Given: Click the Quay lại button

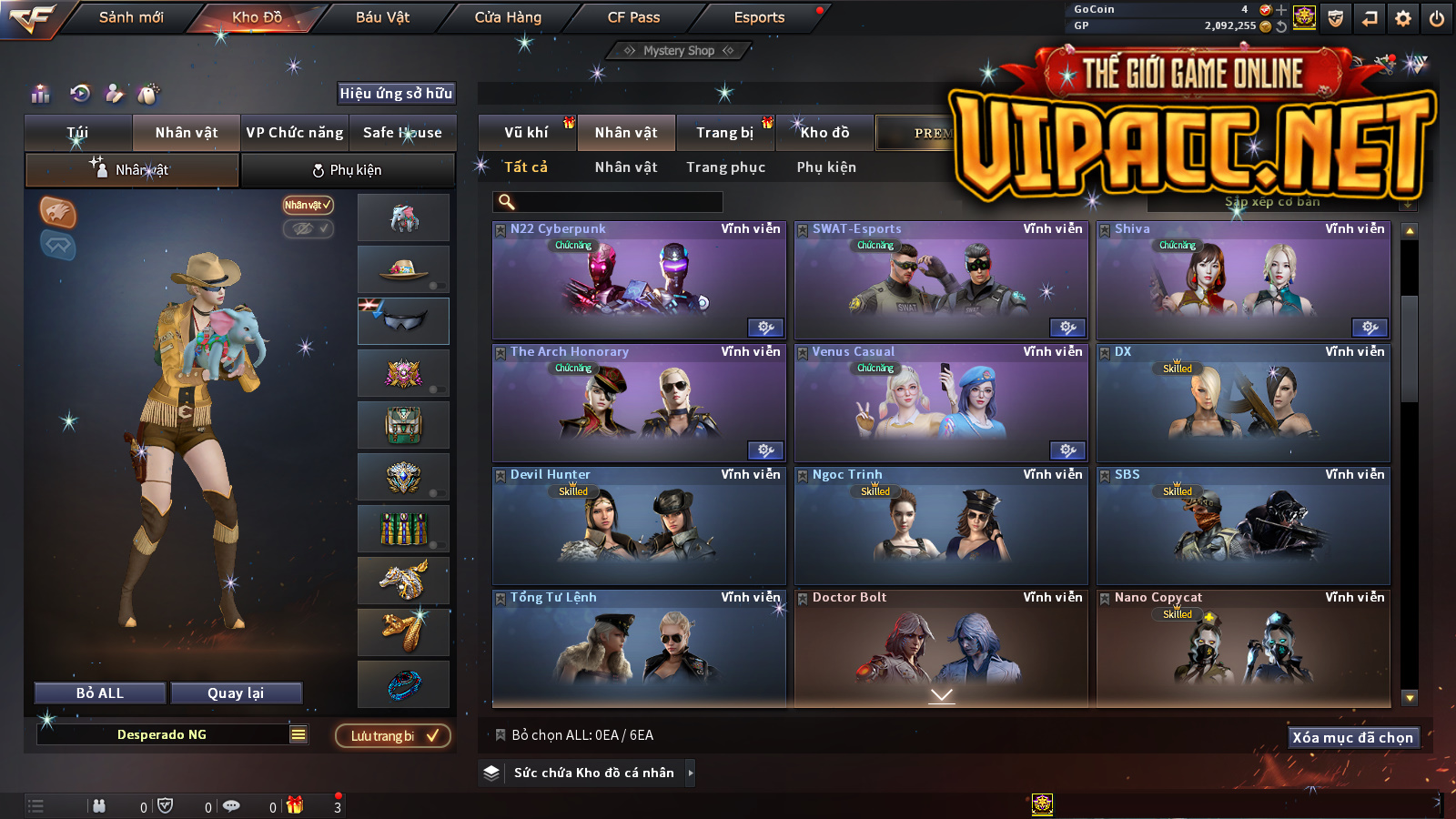Looking at the screenshot, I should click(236, 693).
